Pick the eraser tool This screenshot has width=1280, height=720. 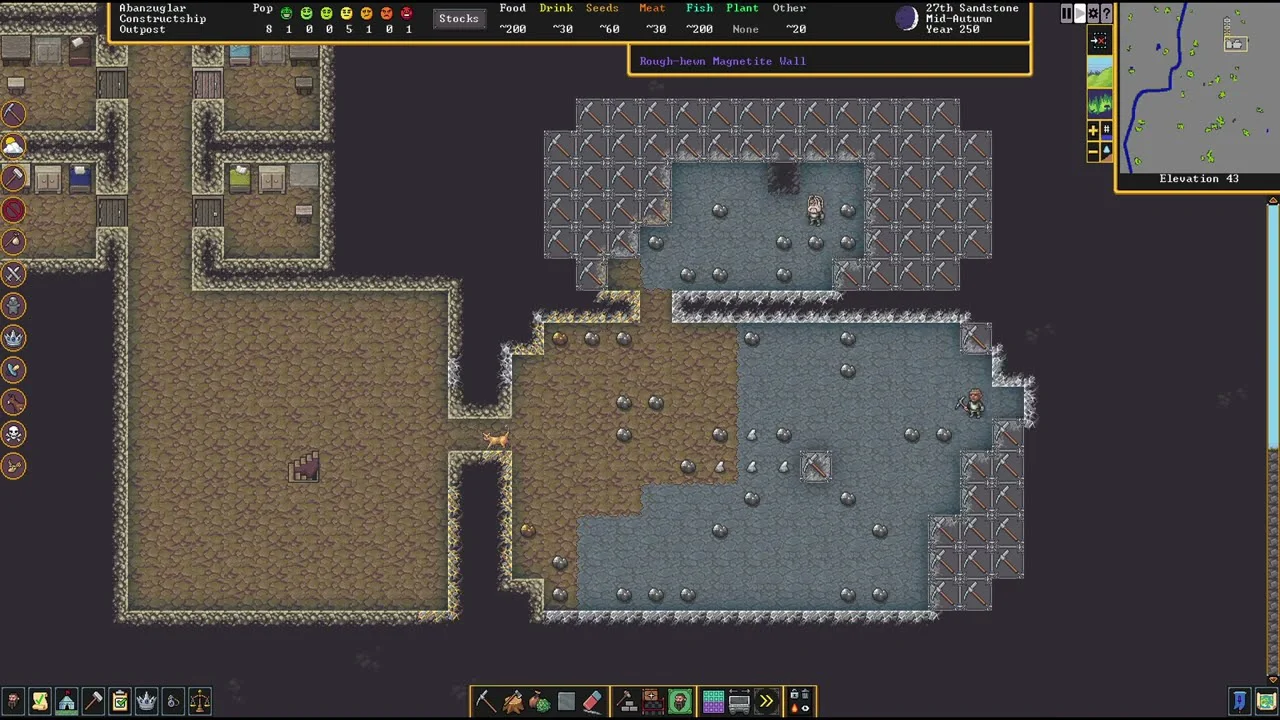592,702
